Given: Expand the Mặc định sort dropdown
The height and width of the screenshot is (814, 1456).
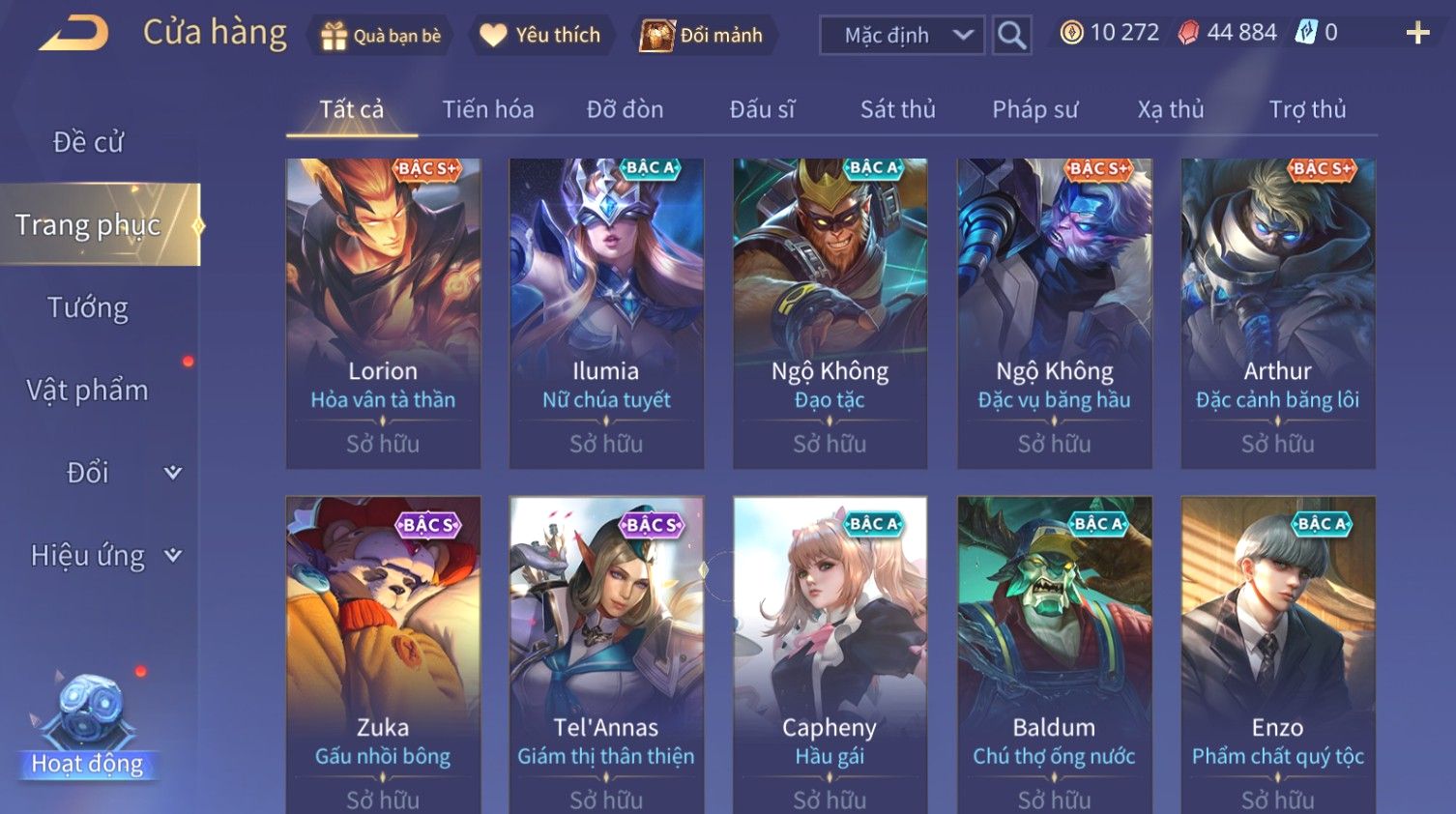Looking at the screenshot, I should [902, 36].
